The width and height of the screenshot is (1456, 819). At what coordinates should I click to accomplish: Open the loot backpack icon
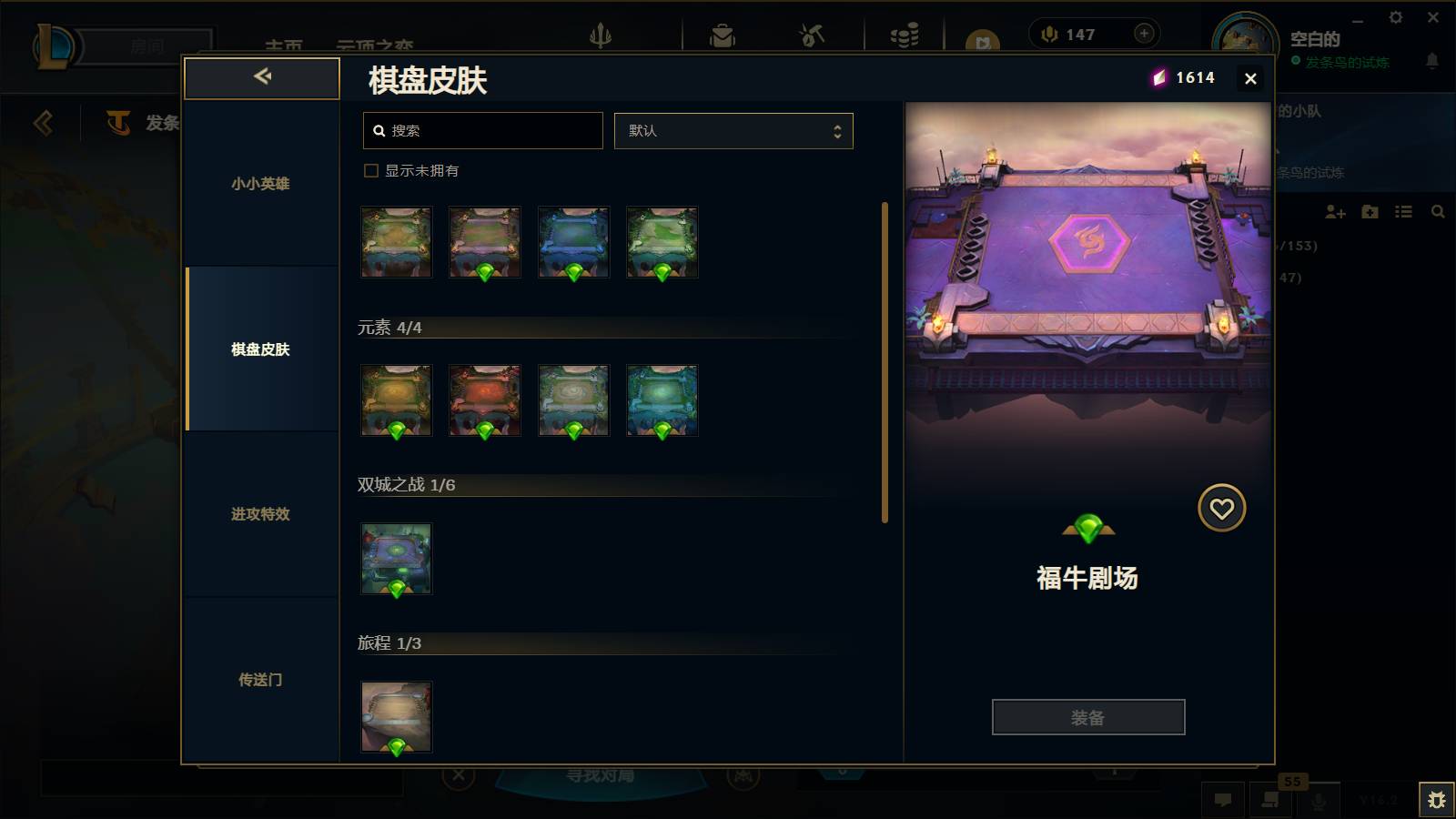click(723, 35)
